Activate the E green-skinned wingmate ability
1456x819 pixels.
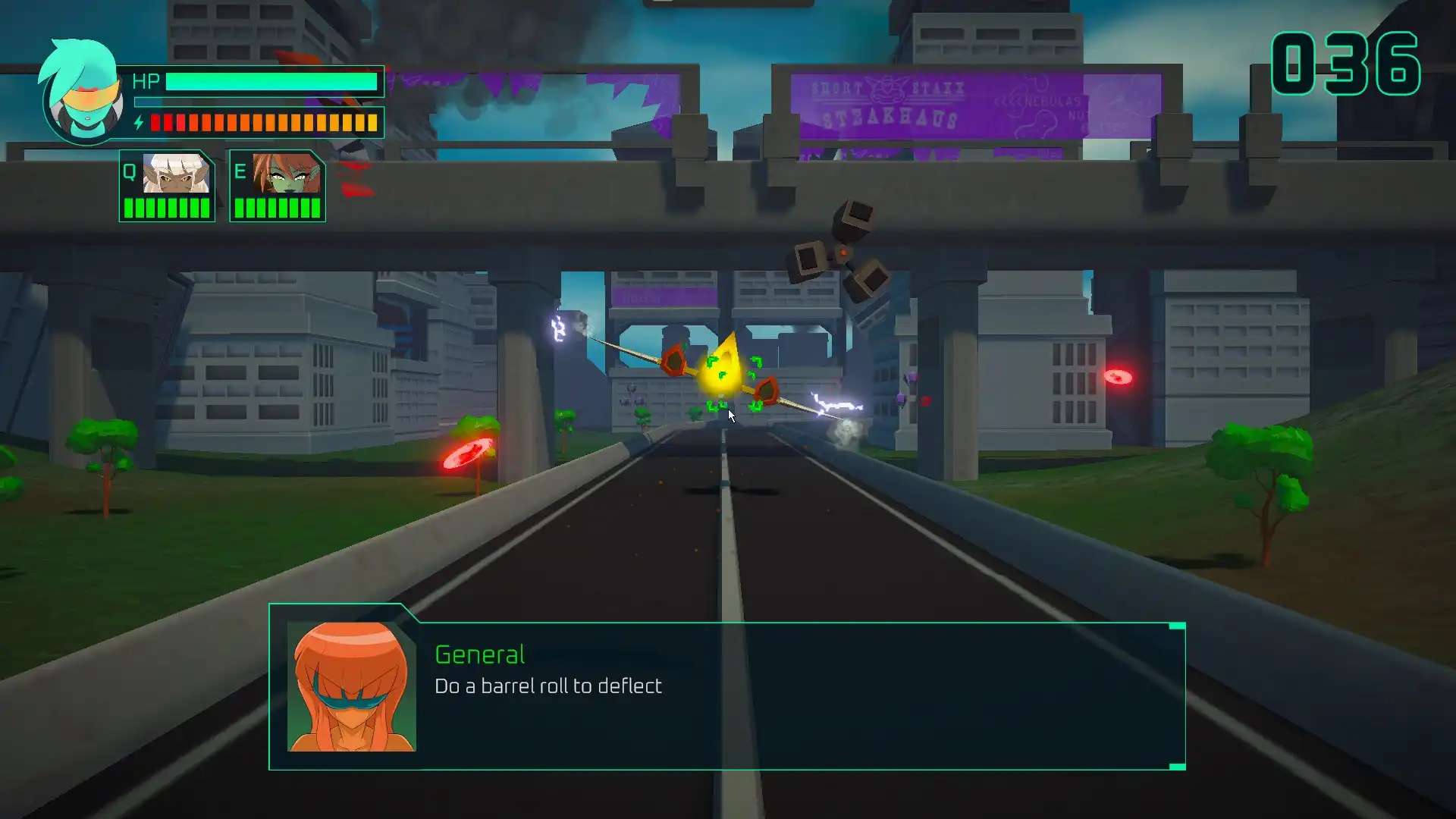[x=278, y=185]
